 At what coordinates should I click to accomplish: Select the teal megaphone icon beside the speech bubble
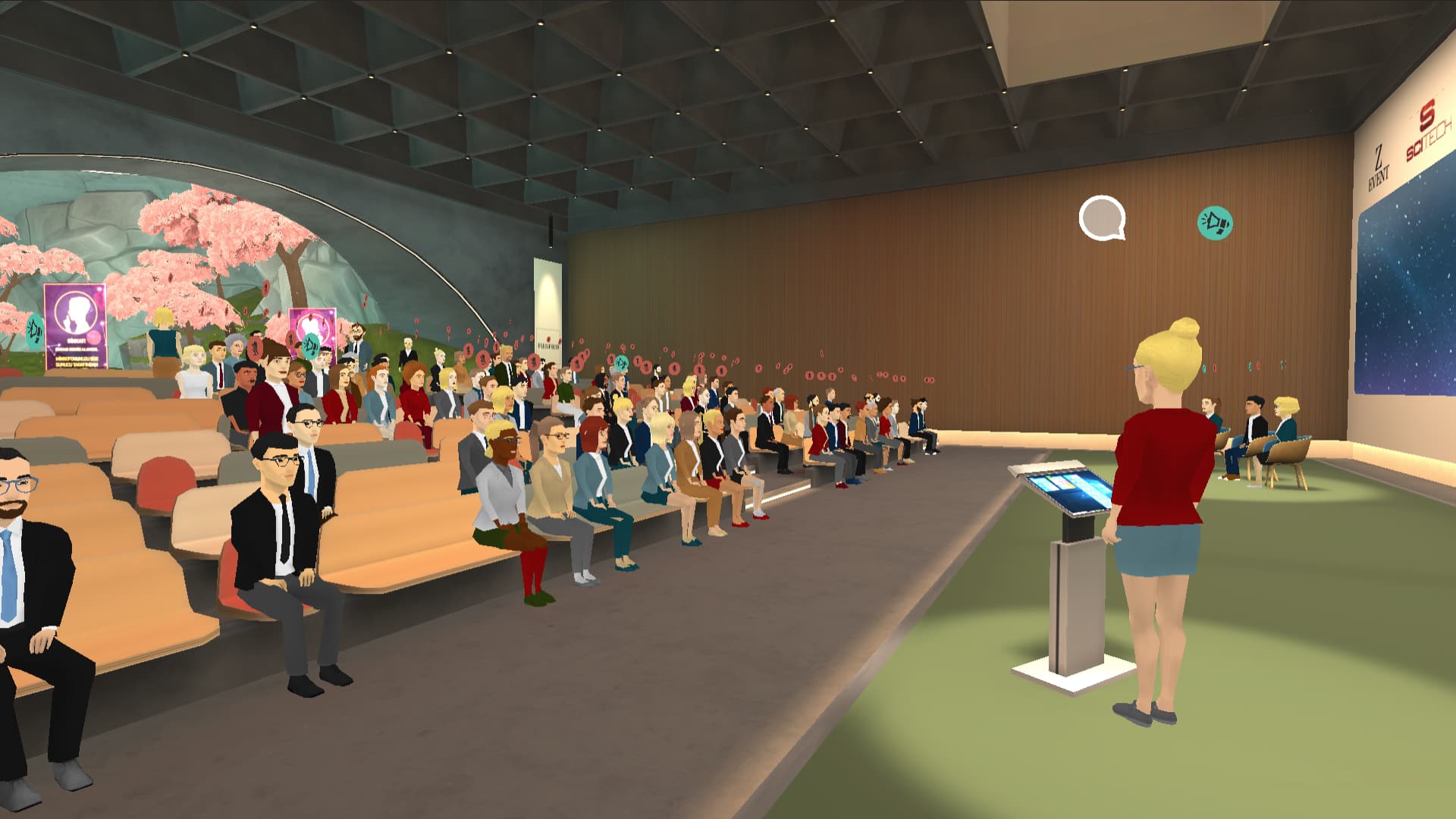pos(1215,223)
